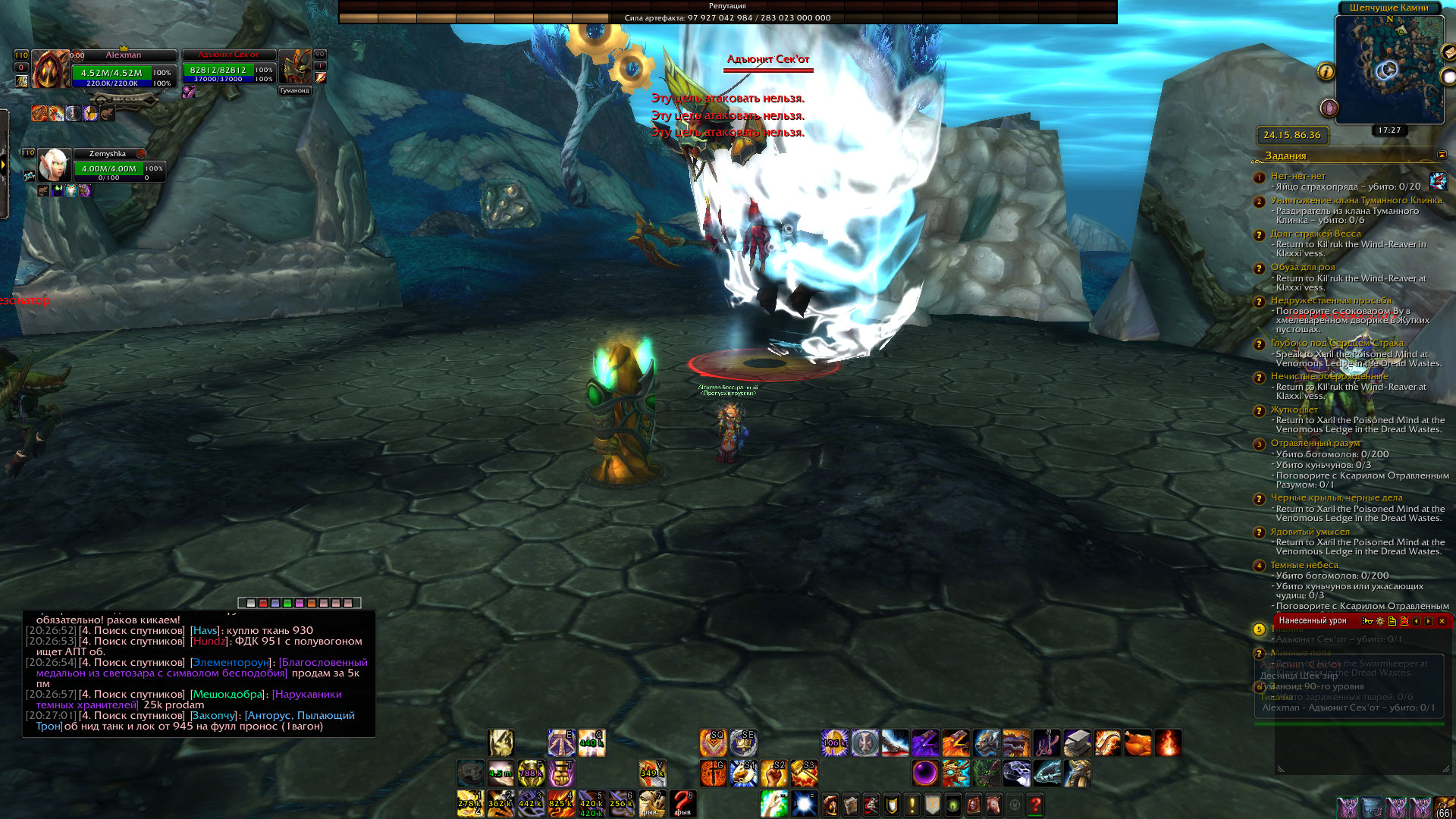Click the mail envelope icon by minimap
Image resolution: width=1456 pixels, height=819 pixels.
tap(1448, 52)
